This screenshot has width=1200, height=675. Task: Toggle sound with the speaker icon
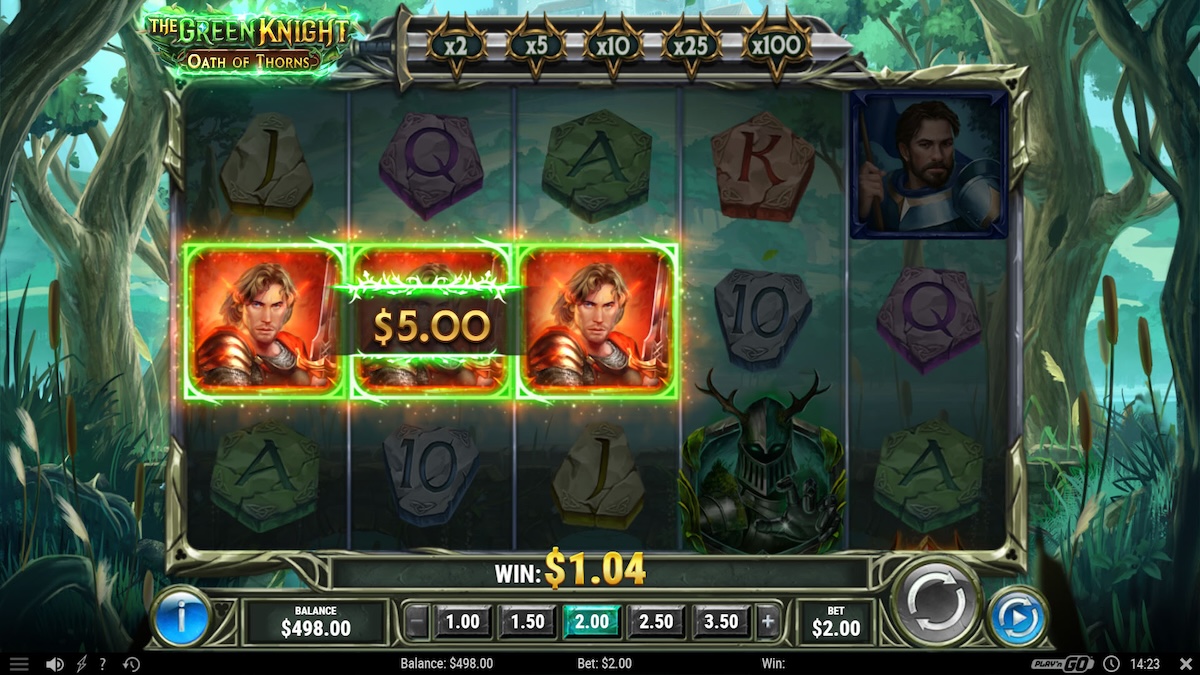click(x=55, y=664)
